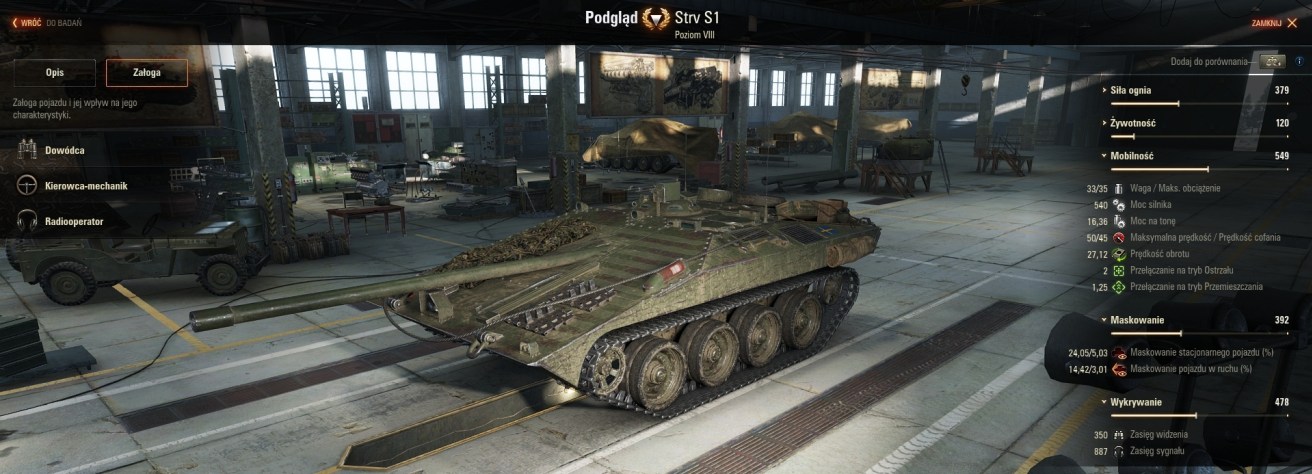Collapse the Mobilność stats section
The height and width of the screenshot is (474, 1312).
[x=1133, y=156]
